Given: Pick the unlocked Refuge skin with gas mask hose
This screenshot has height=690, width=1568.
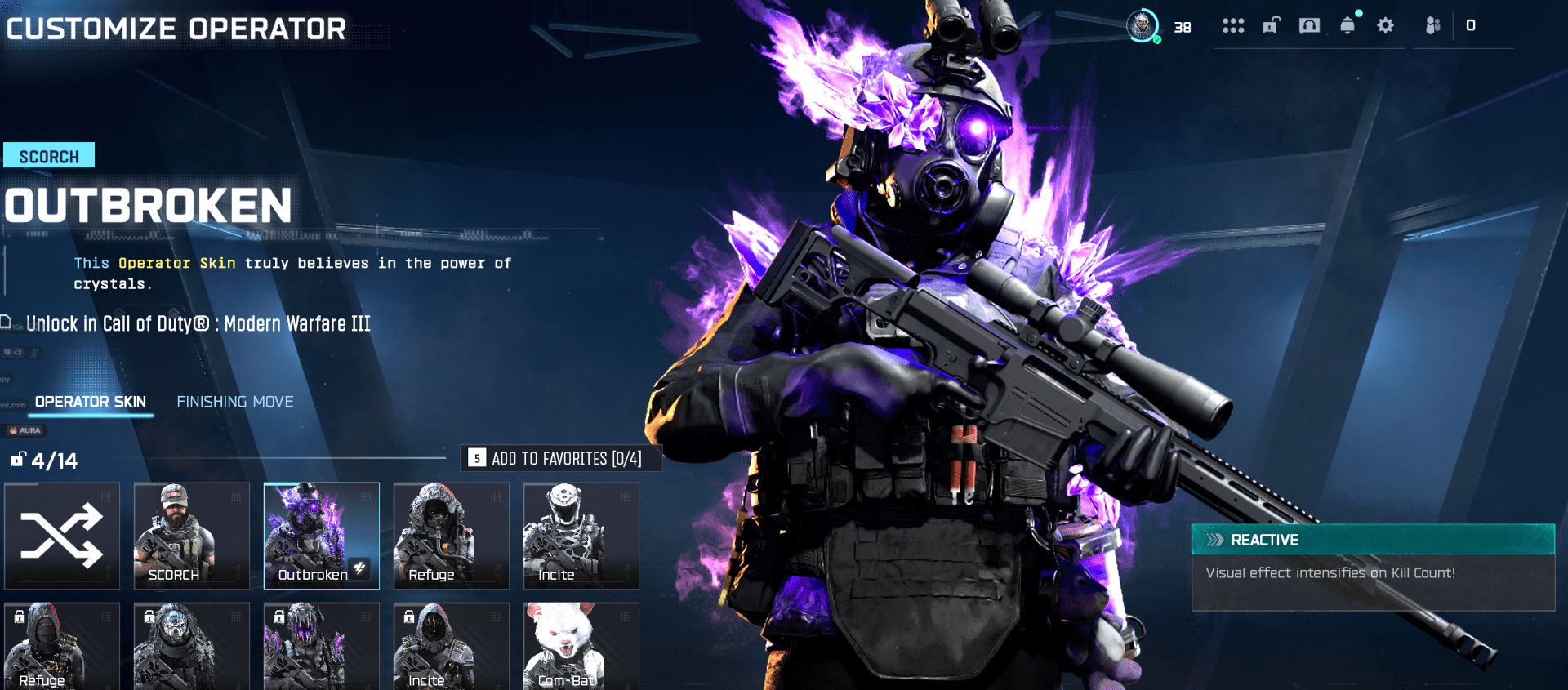Looking at the screenshot, I should click(x=451, y=535).
